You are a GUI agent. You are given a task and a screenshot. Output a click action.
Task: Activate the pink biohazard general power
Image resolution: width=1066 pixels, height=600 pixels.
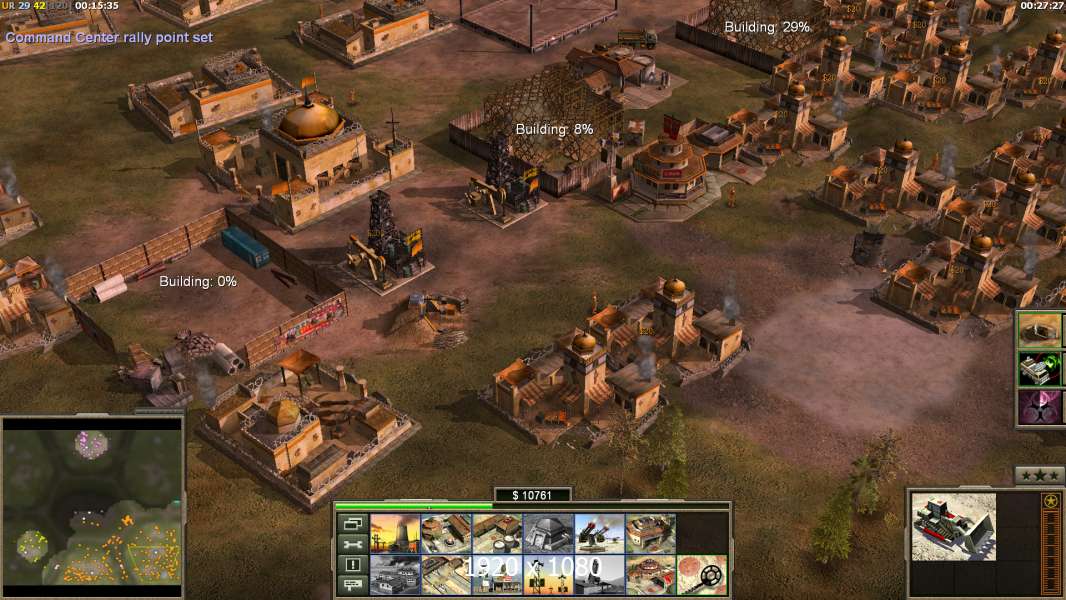tap(1041, 408)
